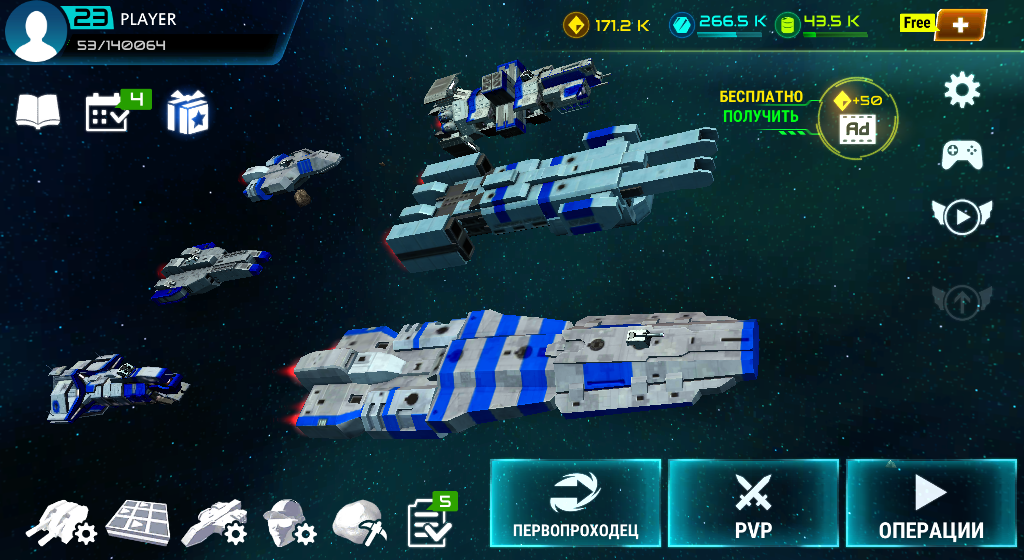Viewport: 1024px width, 560px height.
Task: Open the Операции missions
Action: 931,505
